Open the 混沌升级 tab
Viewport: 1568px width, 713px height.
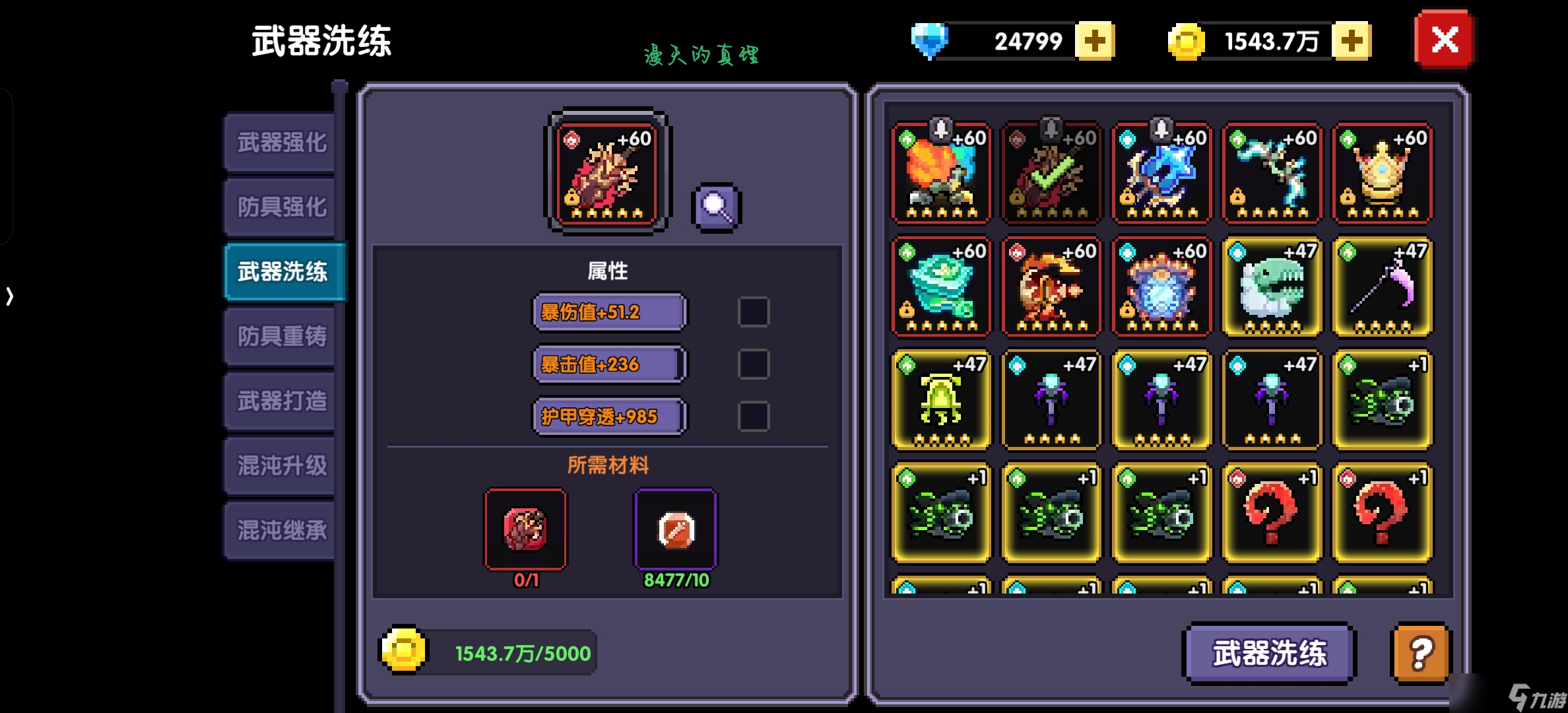[x=281, y=465]
